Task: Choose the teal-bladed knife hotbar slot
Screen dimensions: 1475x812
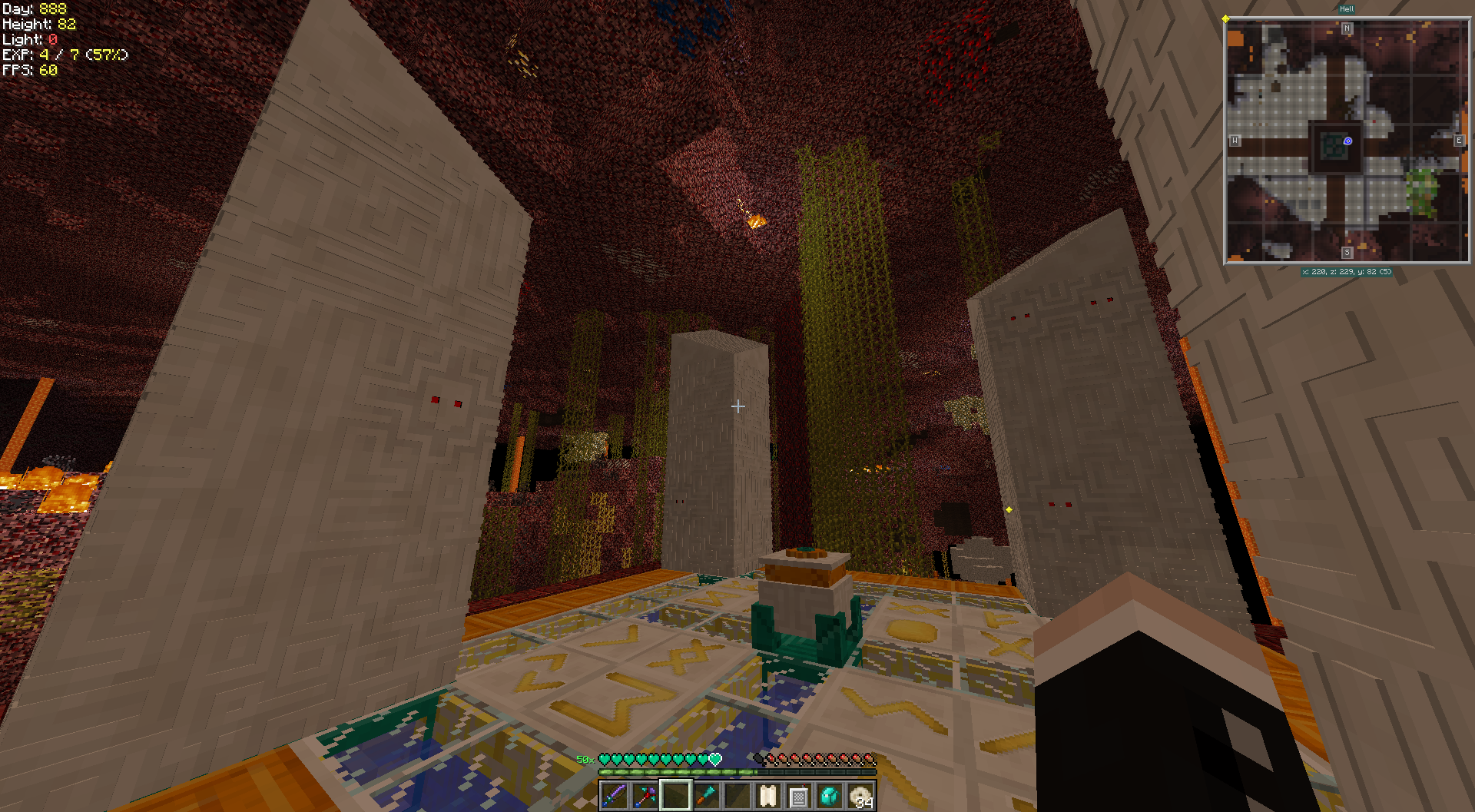Action: [x=706, y=796]
